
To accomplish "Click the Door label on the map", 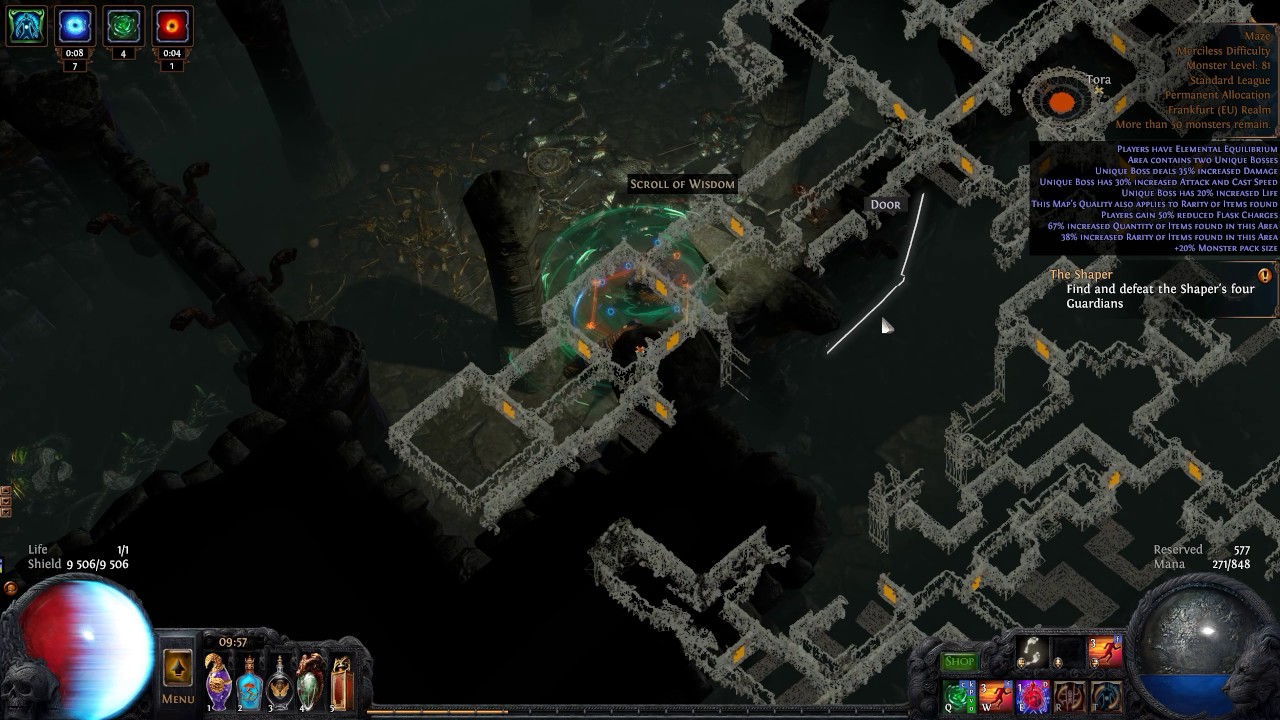I will click(885, 204).
